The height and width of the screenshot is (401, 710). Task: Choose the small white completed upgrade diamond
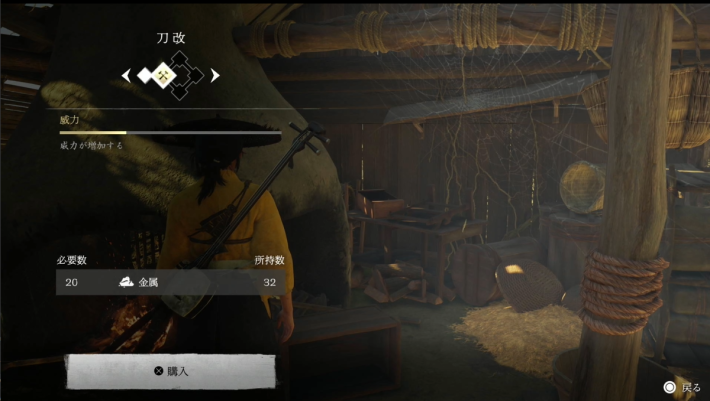pyautogui.click(x=146, y=75)
